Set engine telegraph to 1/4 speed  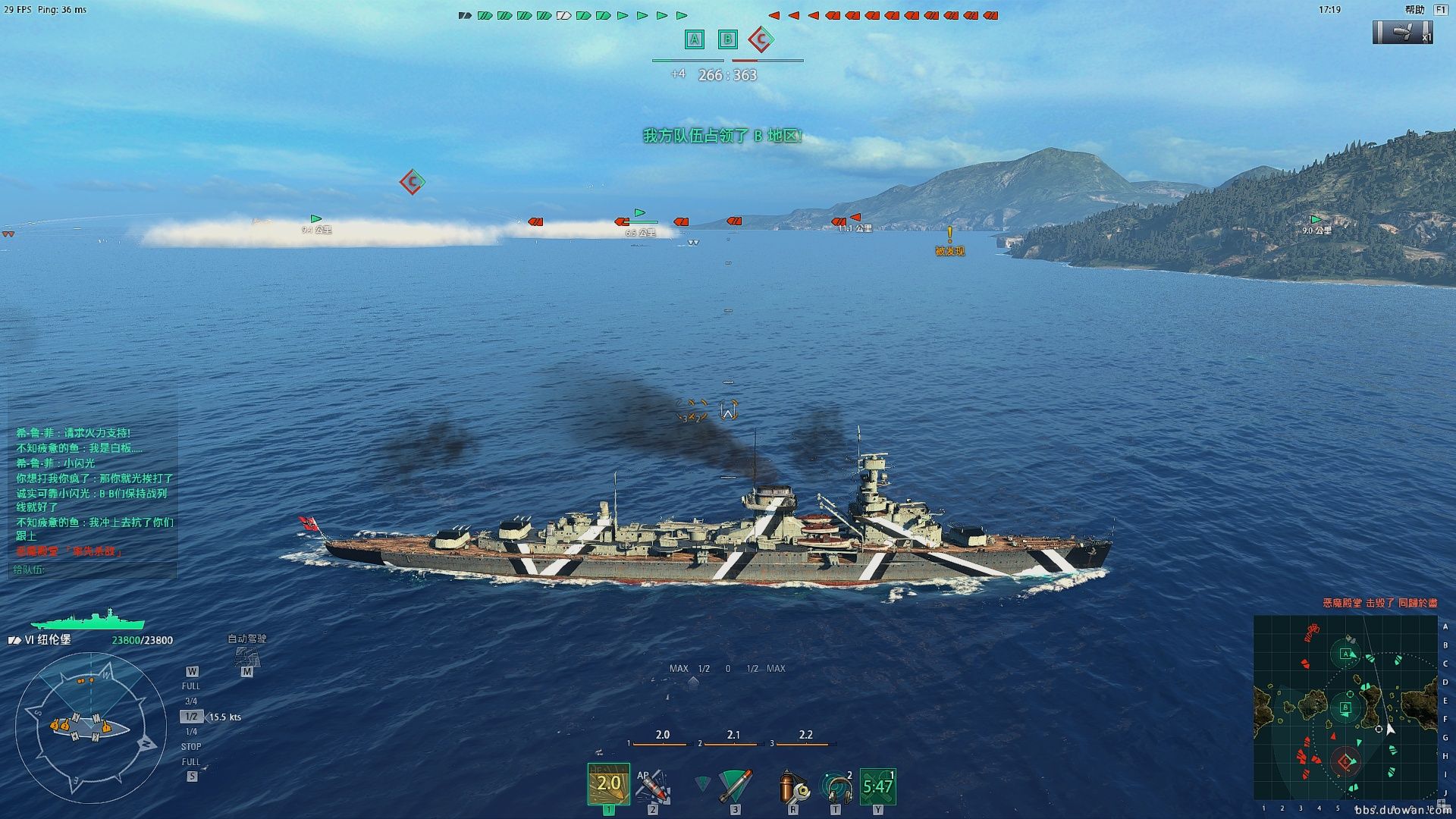tap(191, 732)
